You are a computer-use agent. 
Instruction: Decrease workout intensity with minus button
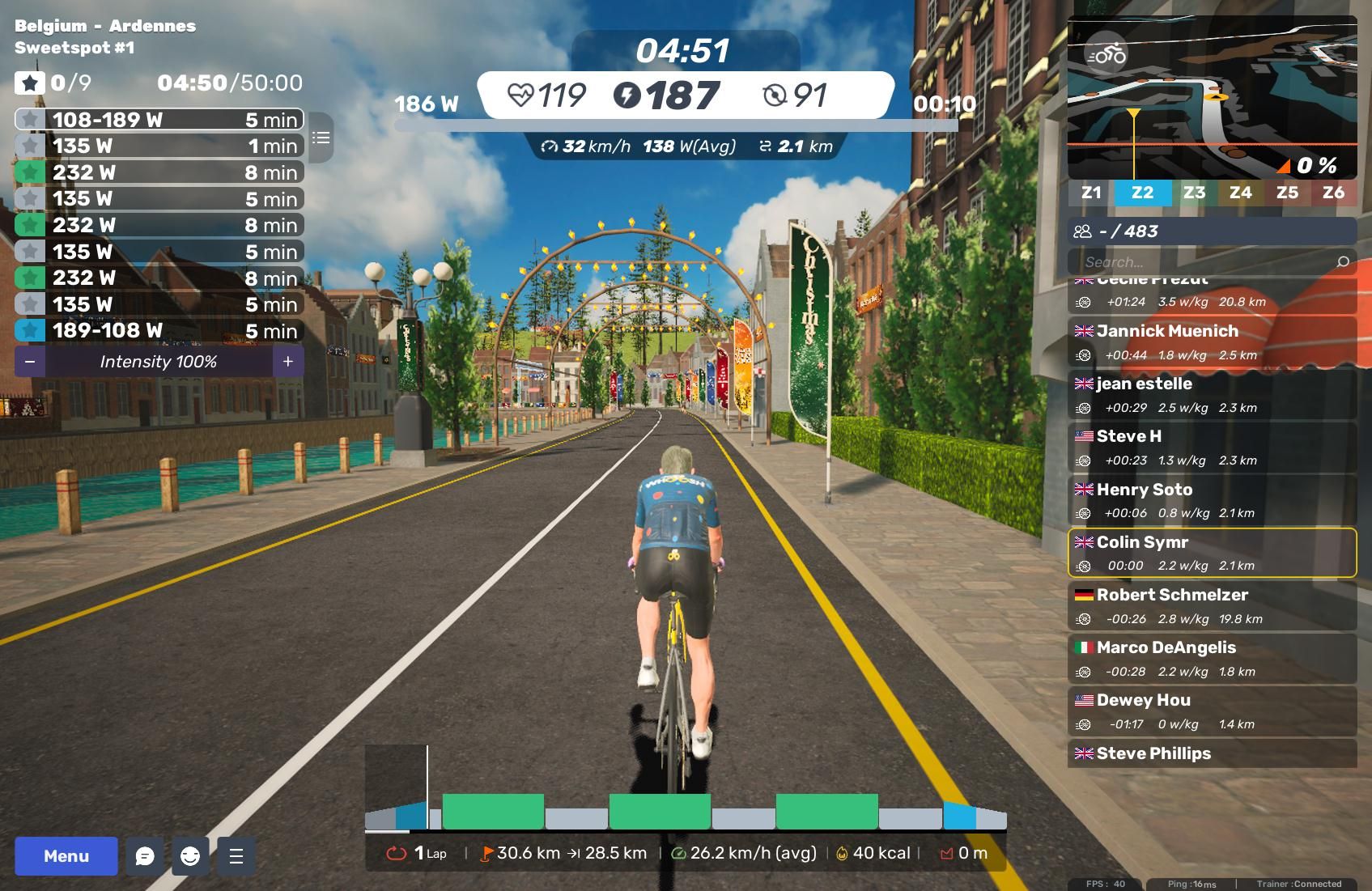point(30,362)
